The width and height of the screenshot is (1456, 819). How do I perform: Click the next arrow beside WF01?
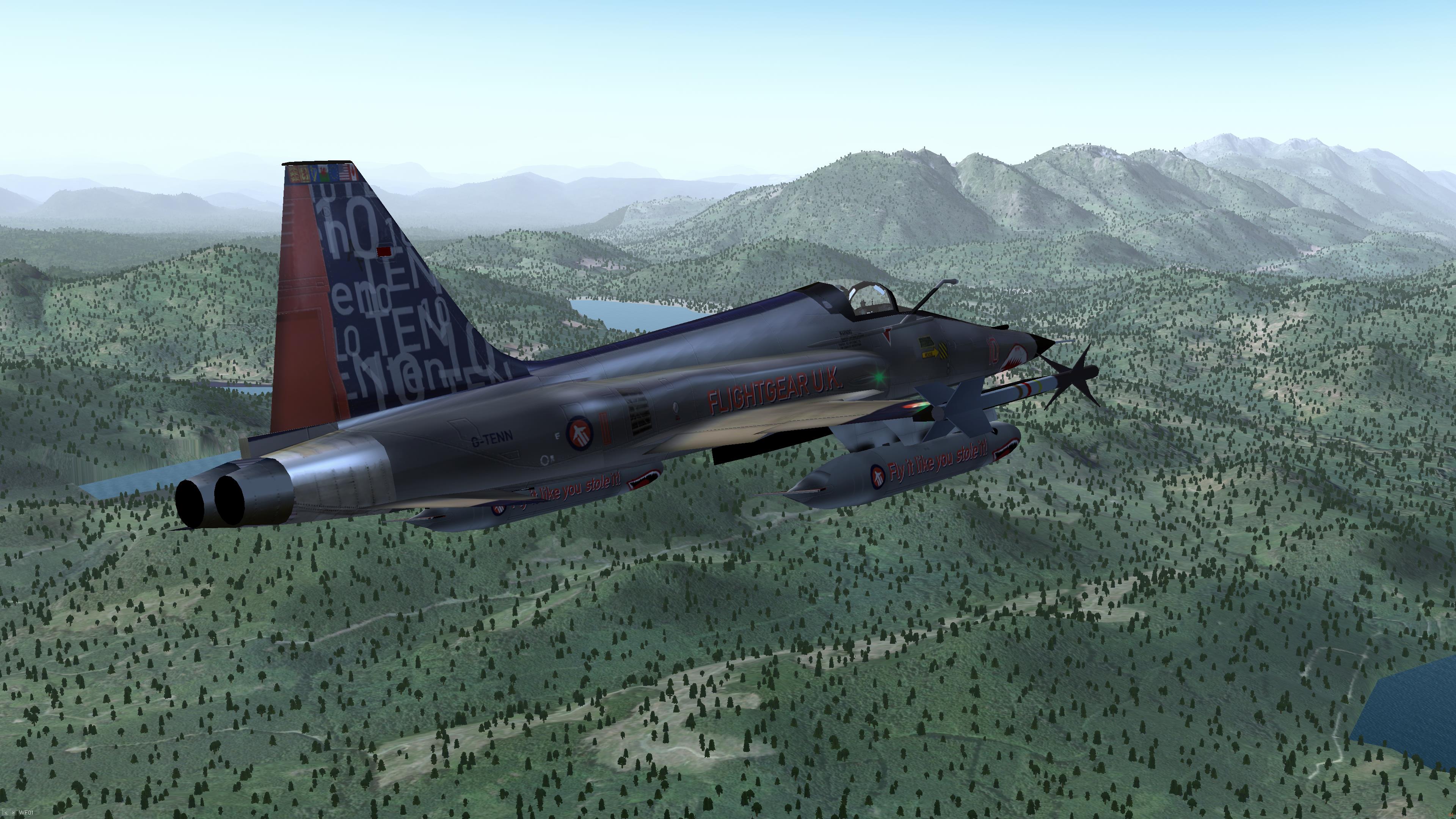(13, 813)
